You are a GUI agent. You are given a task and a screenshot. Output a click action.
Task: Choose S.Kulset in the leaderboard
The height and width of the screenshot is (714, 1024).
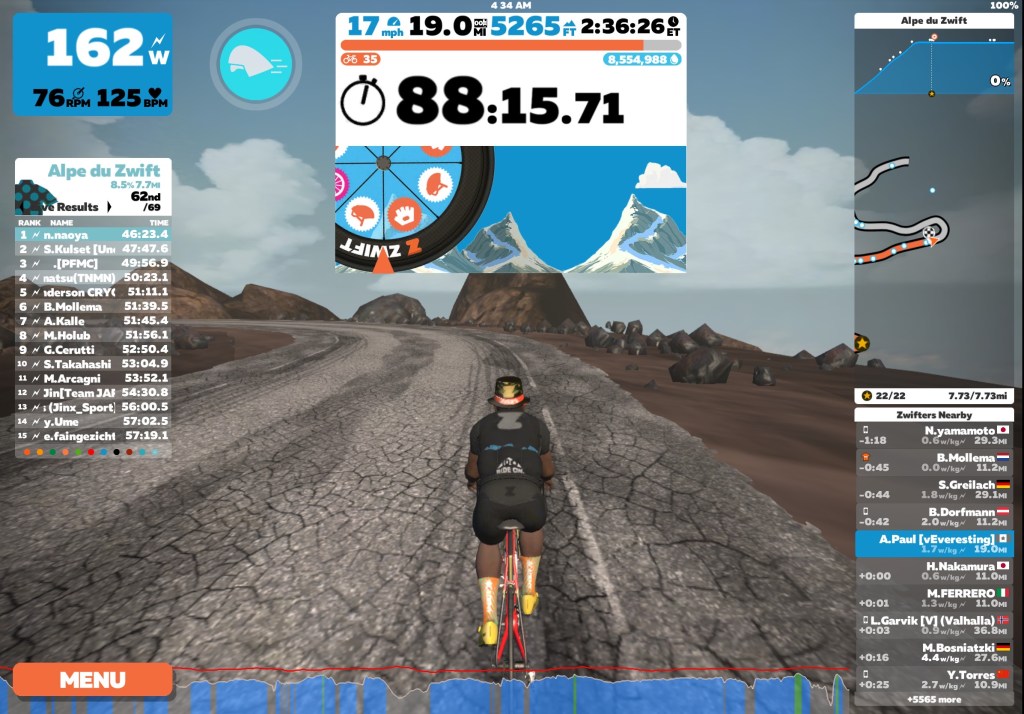tap(93, 248)
